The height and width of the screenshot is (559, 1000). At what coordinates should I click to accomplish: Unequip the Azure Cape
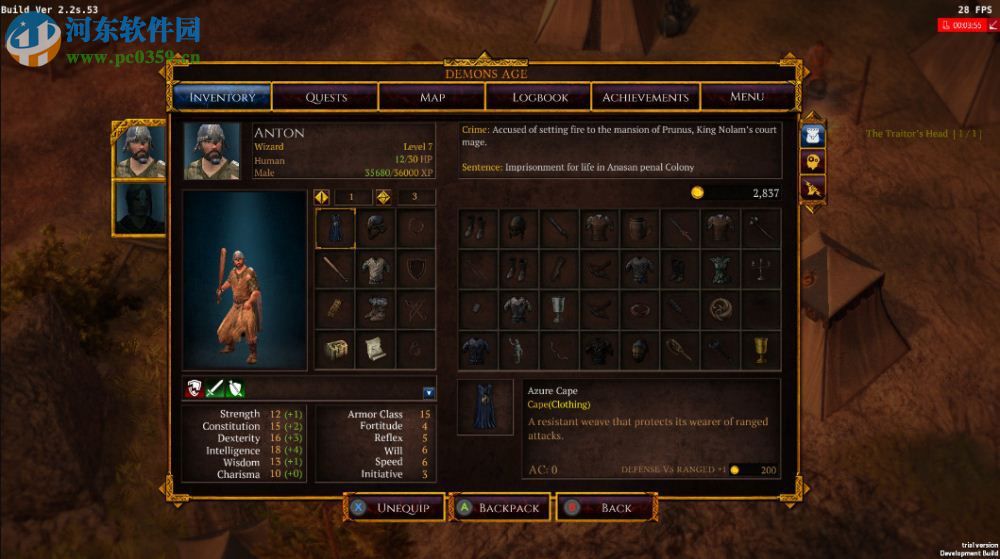(x=392, y=508)
